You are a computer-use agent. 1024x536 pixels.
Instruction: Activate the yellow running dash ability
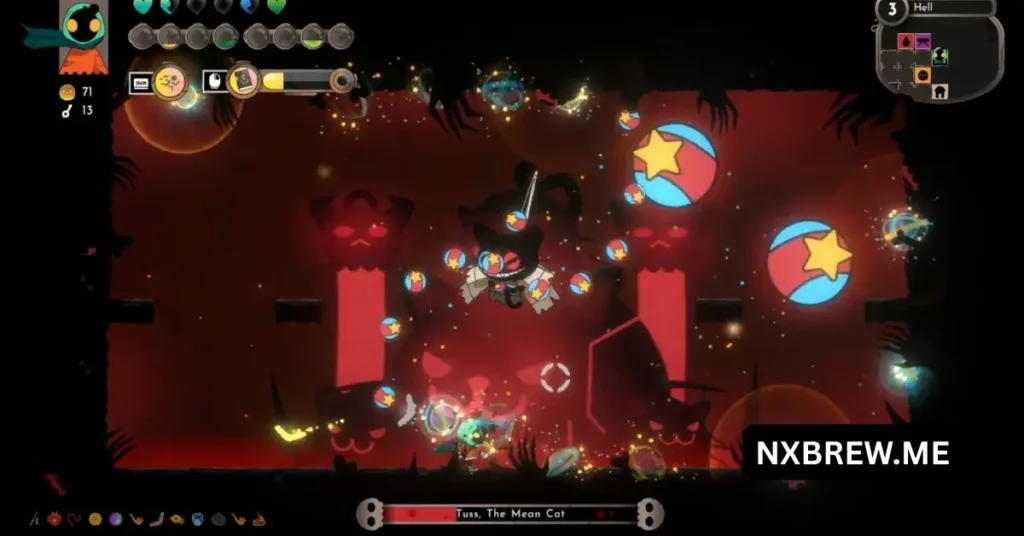171,81
